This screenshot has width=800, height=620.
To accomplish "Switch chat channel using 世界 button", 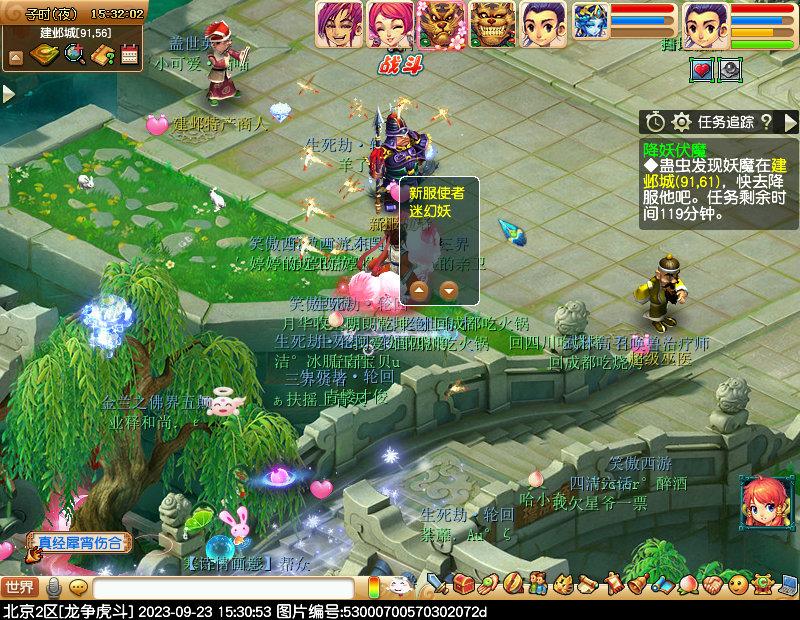I will click(19, 587).
